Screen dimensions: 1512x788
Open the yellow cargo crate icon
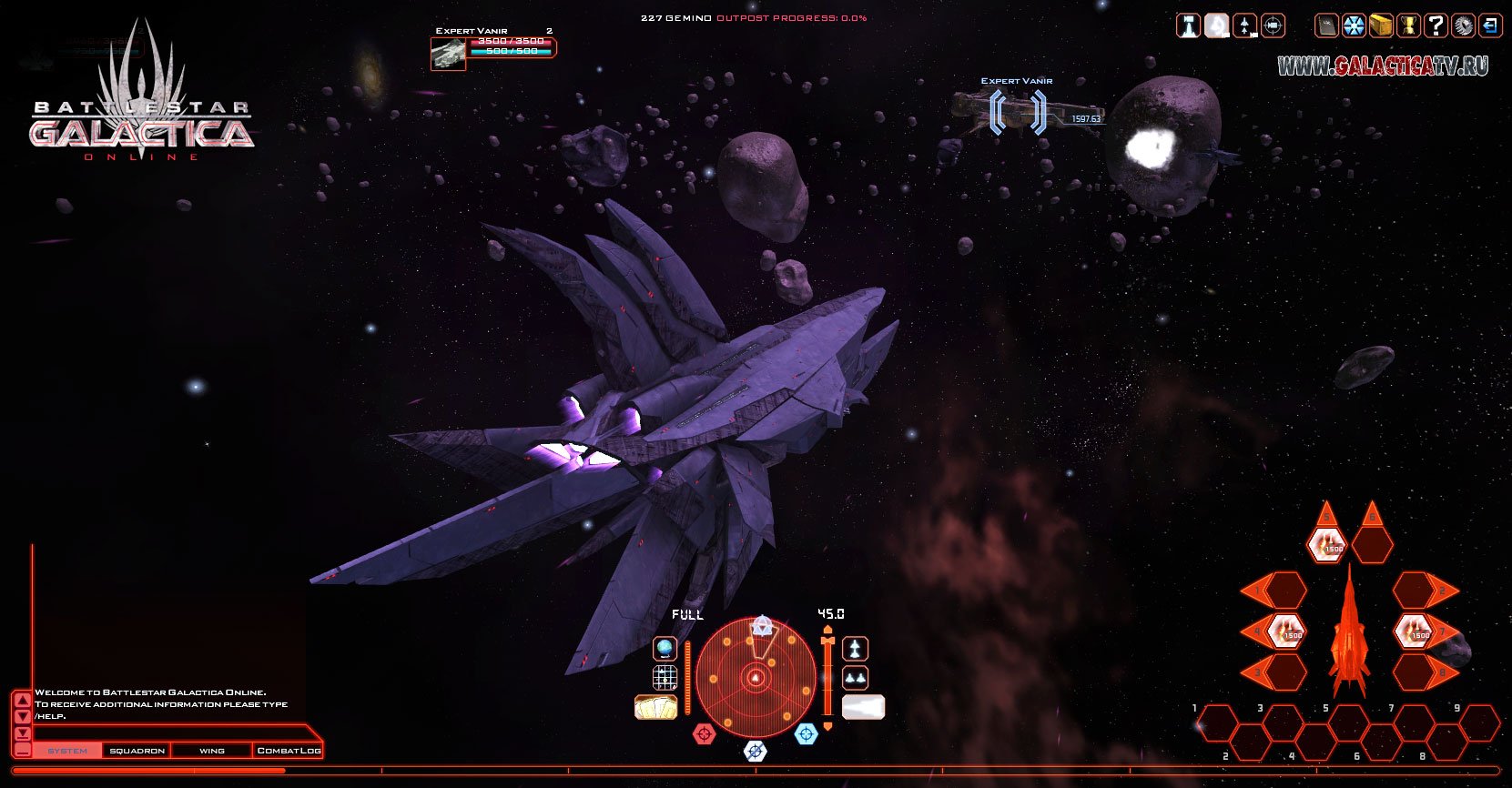tap(1381, 25)
